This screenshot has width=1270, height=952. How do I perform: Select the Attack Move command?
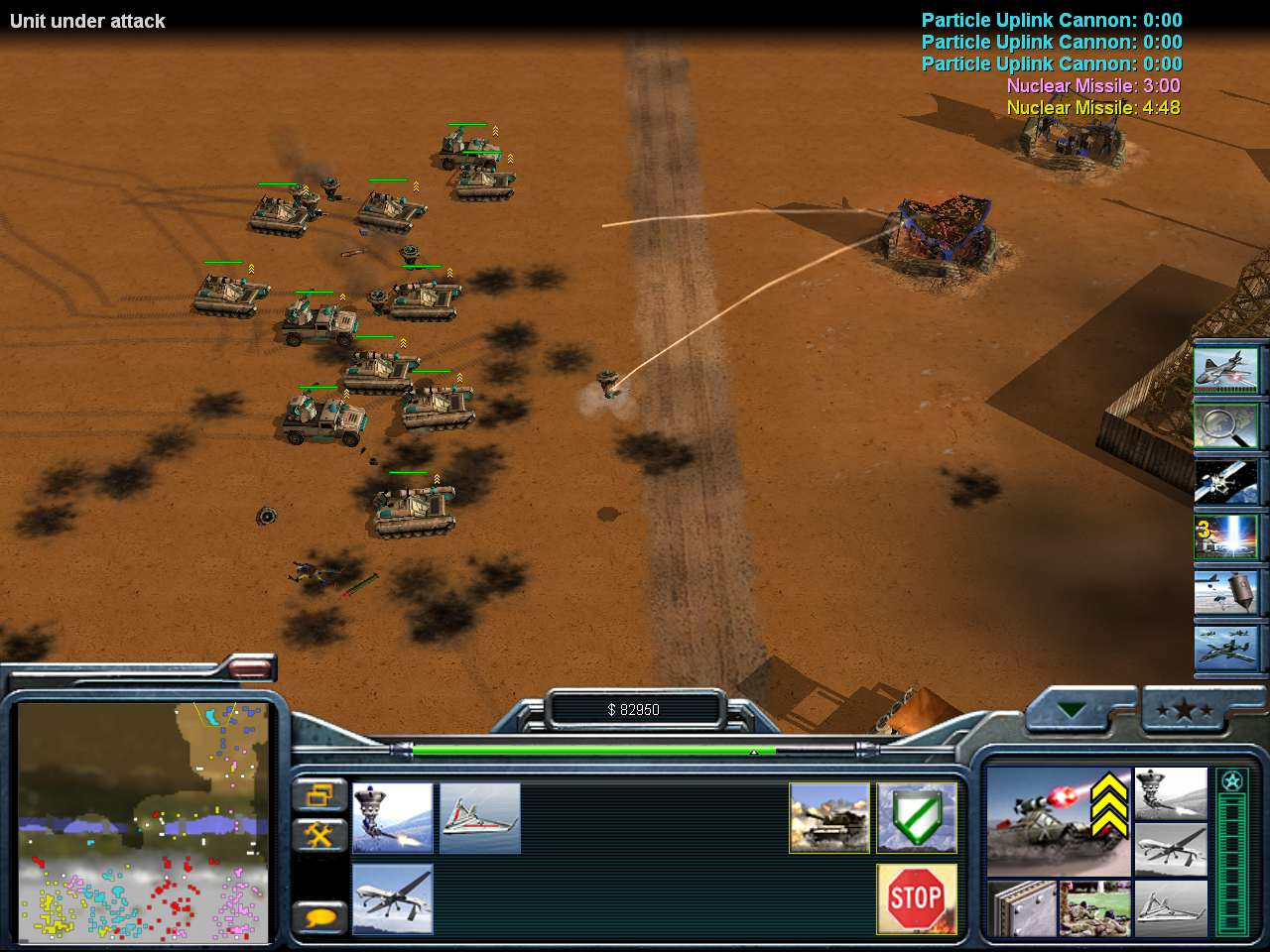point(829,818)
